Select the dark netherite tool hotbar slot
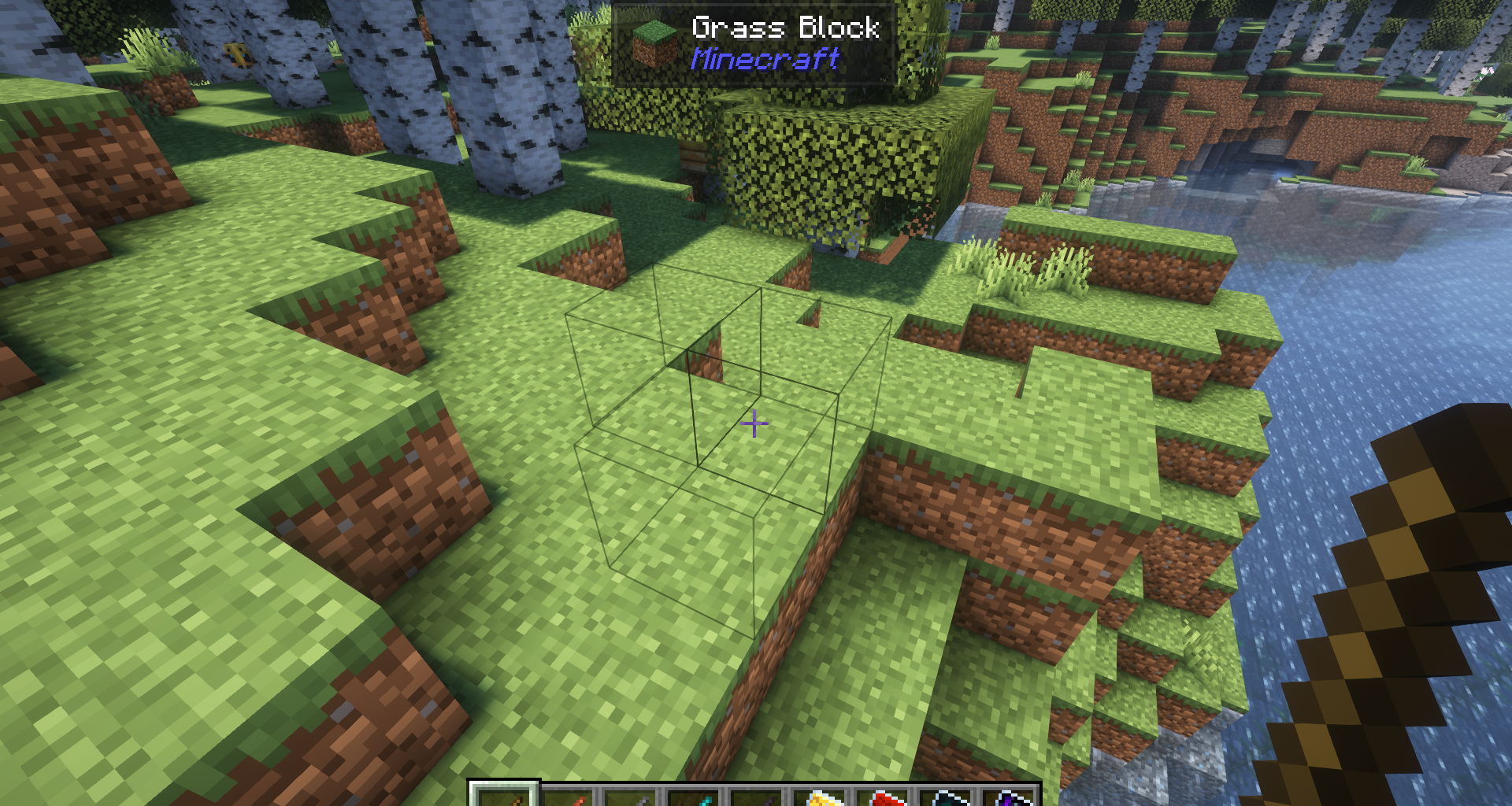The image size is (1512, 806). point(757,798)
